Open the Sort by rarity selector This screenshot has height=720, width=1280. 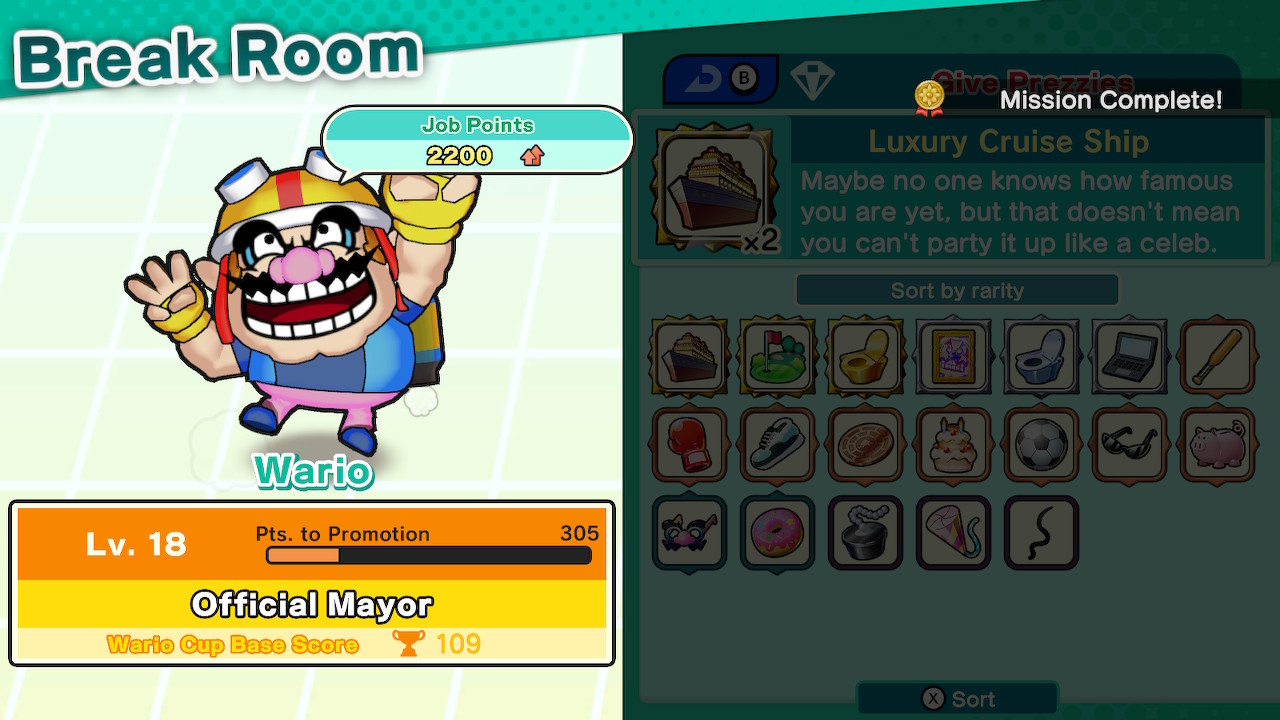[x=955, y=290]
